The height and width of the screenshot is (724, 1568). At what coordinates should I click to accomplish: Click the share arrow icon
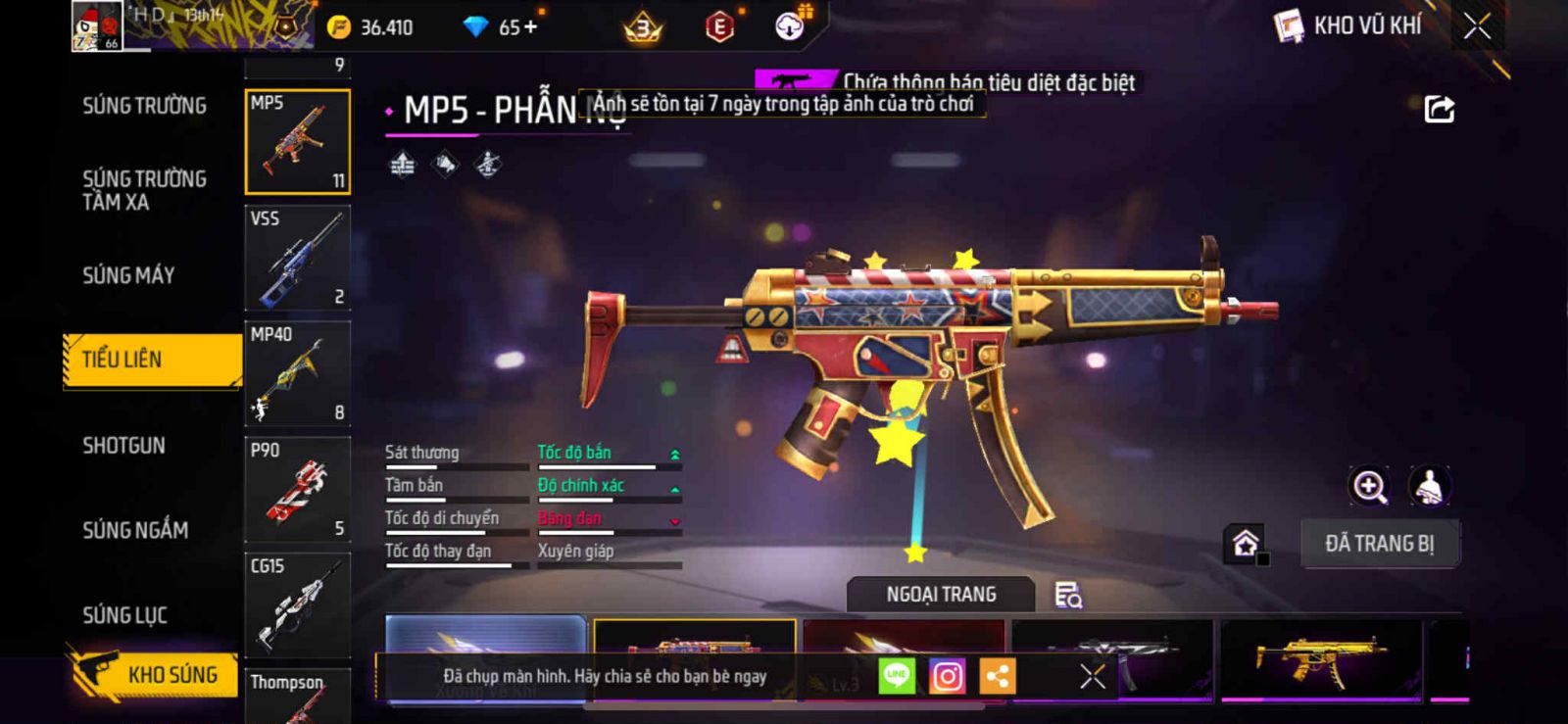[x=1439, y=109]
